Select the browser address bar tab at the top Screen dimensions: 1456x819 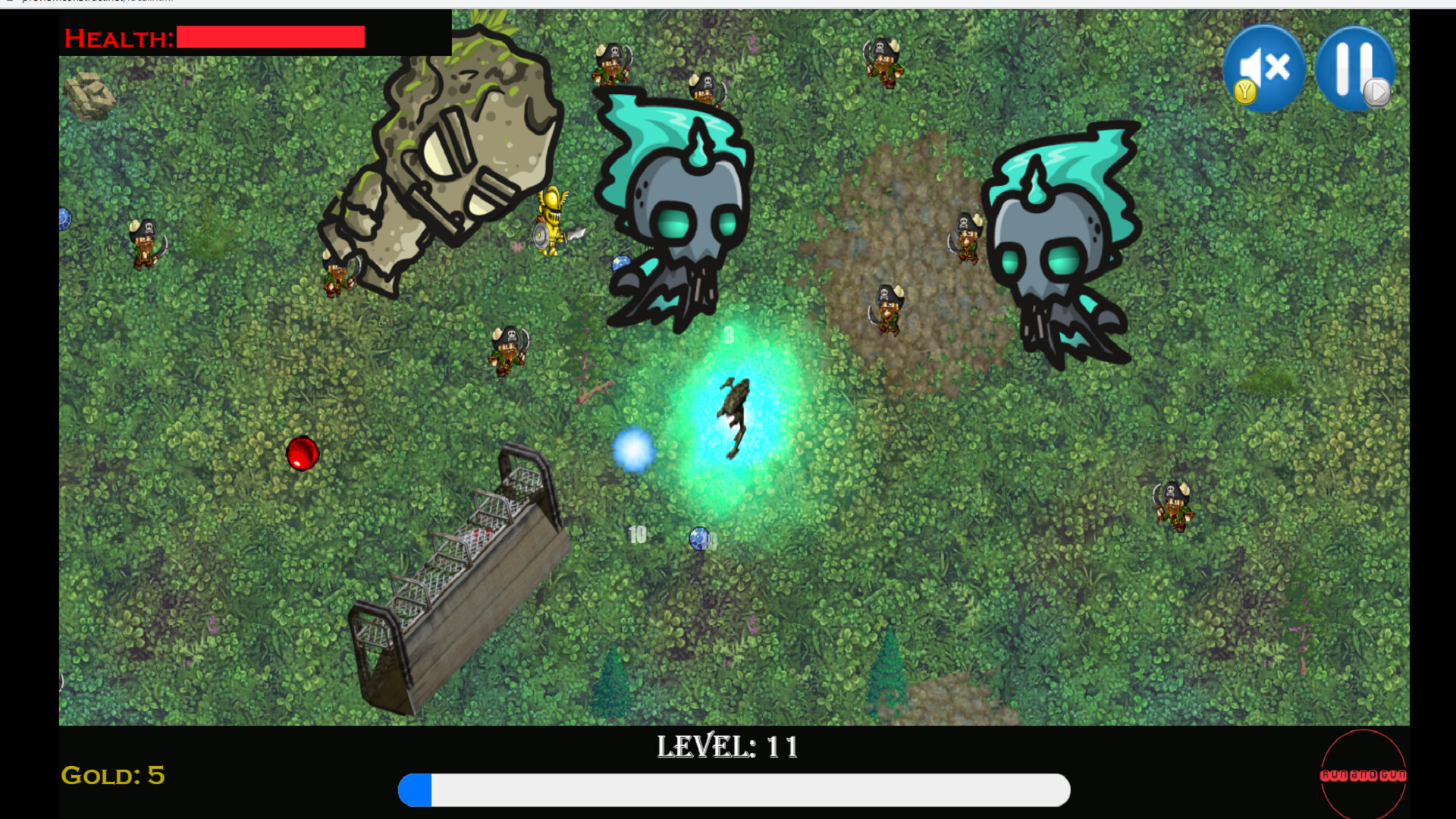coord(91,2)
